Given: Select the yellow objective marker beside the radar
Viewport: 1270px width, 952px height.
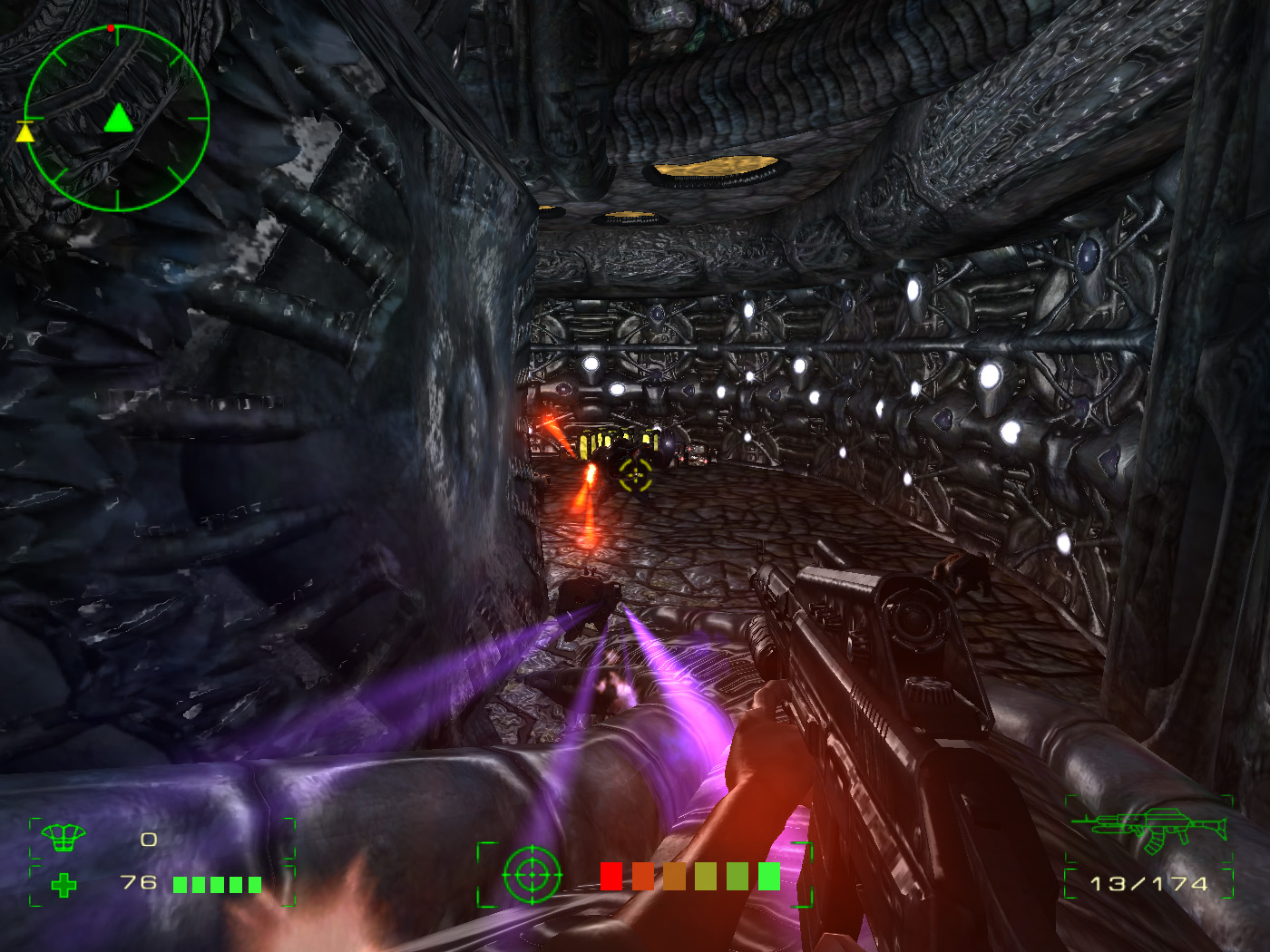Looking at the screenshot, I should [x=25, y=132].
